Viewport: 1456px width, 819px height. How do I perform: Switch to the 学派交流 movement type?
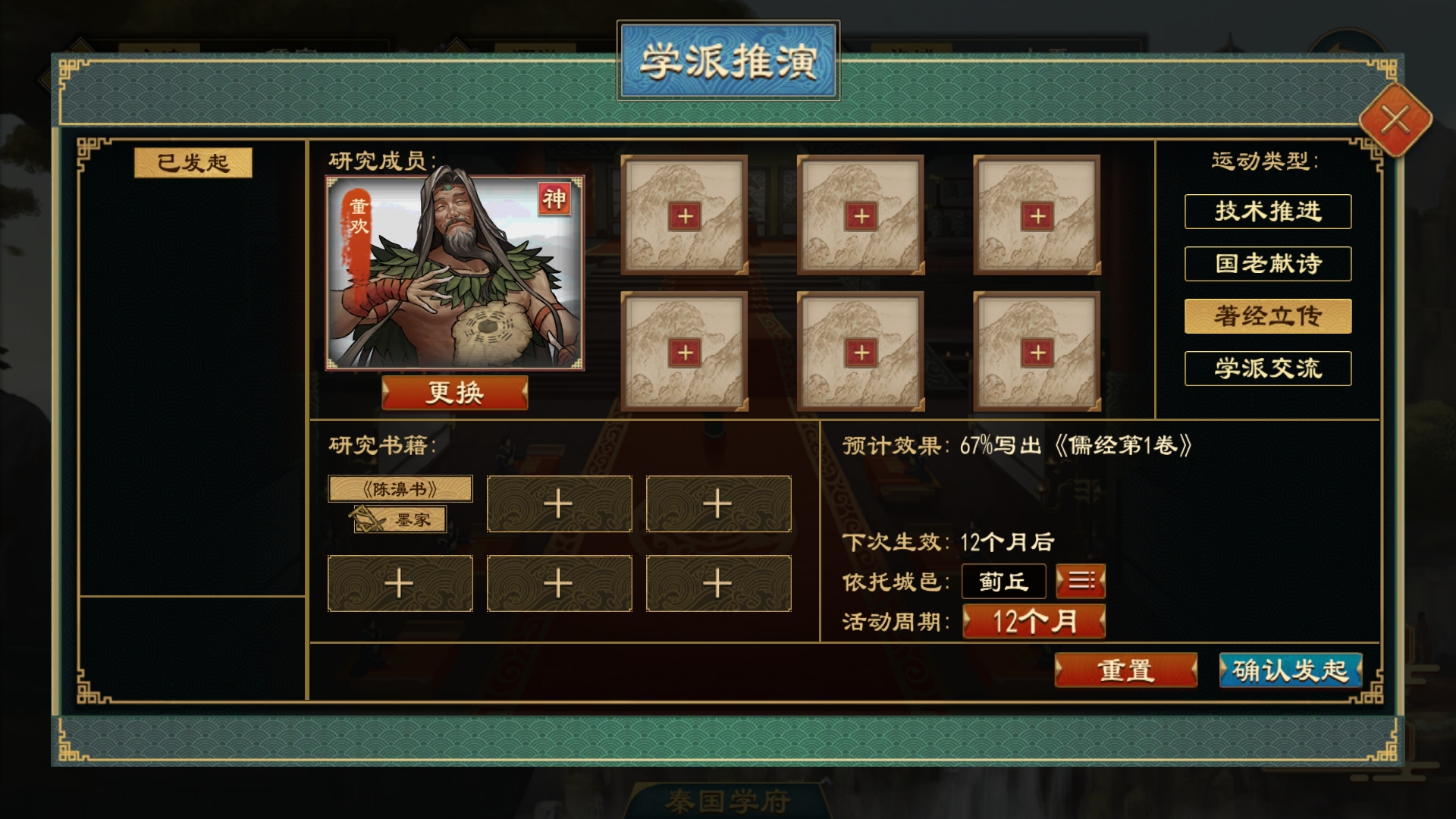coord(1267,367)
